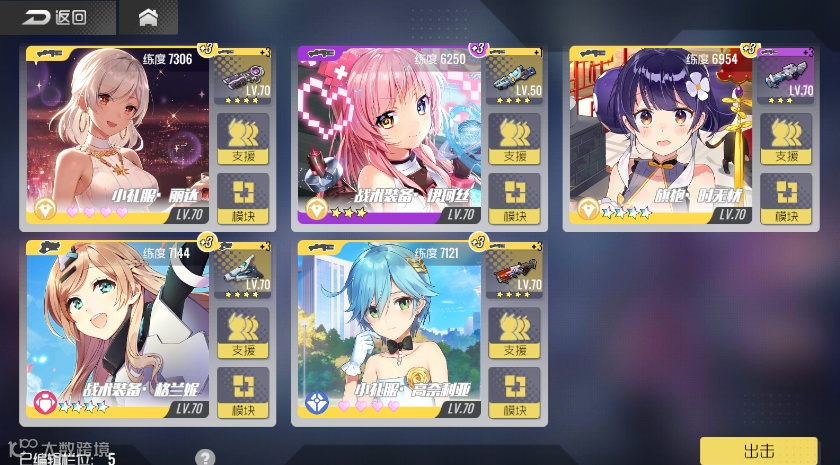This screenshot has width=840, height=465.
Task: Open the home screen via house icon
Action: (x=148, y=17)
